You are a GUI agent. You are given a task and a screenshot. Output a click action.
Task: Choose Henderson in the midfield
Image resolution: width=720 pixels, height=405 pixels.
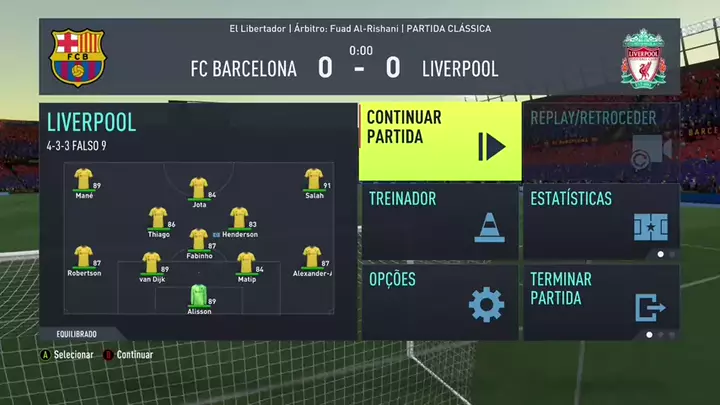pyautogui.click(x=239, y=218)
